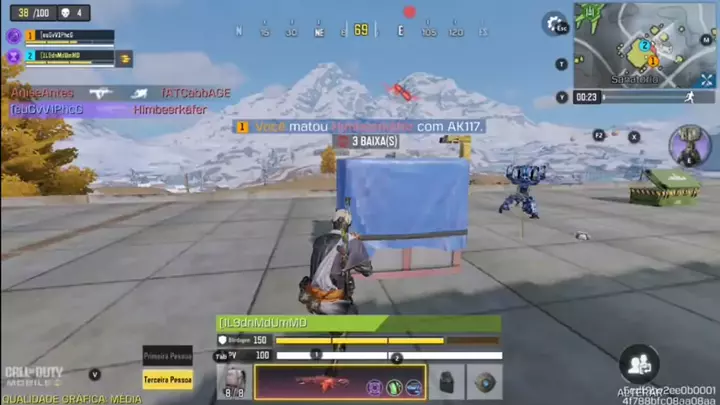
Task: Open the squad voice chat icon
Action: (638, 363)
